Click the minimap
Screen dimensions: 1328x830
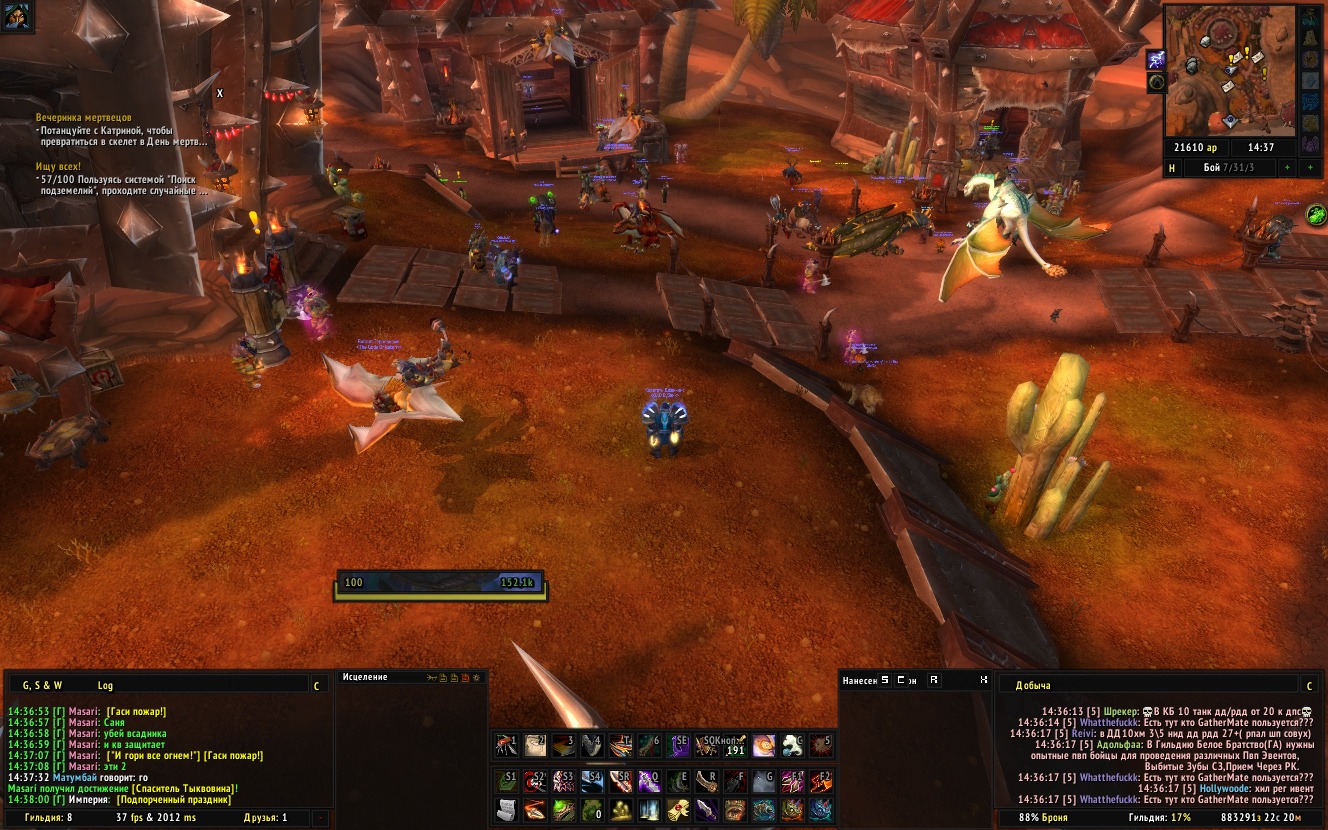(x=1229, y=71)
